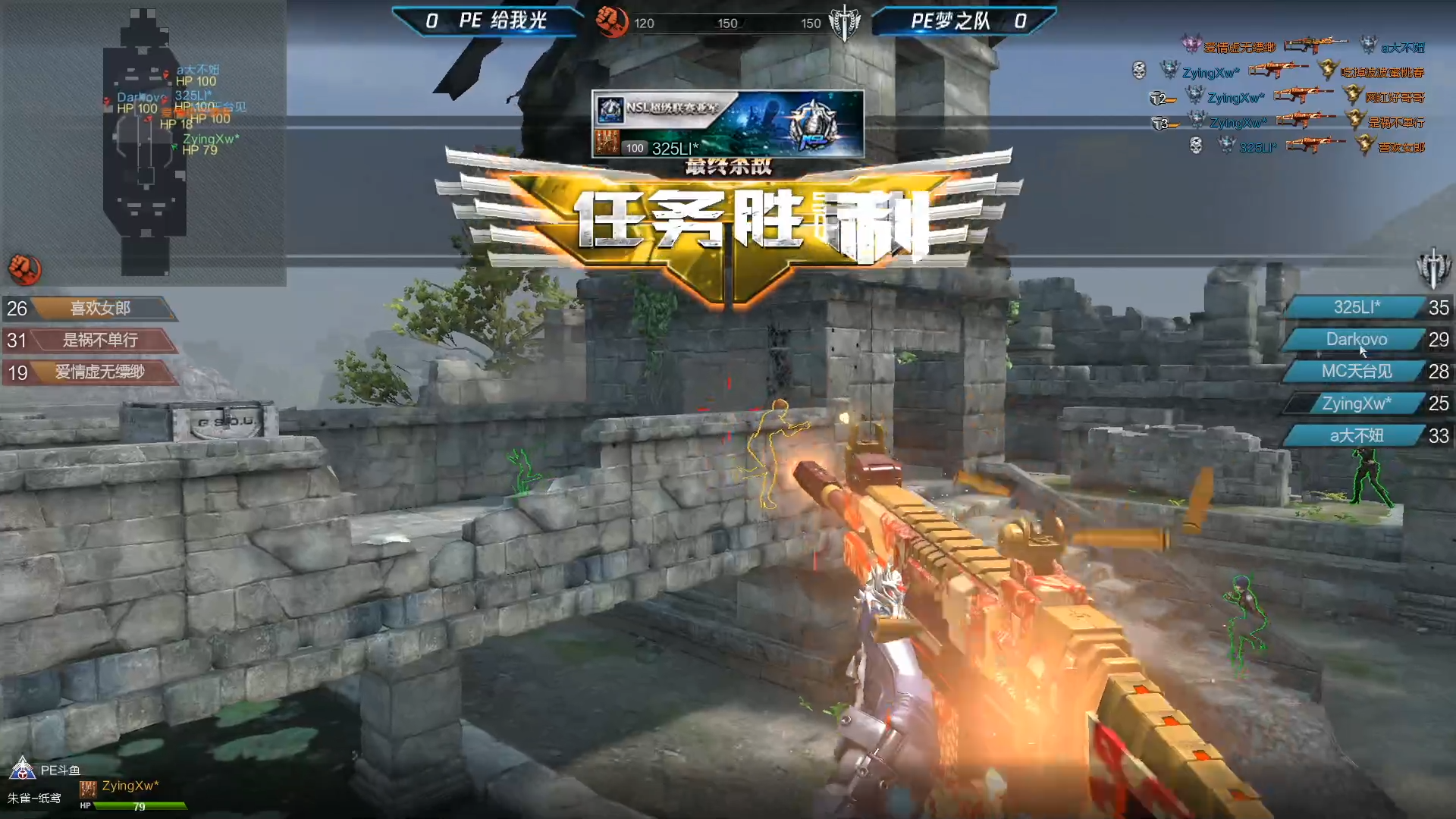
Task: Select player 喜欢女郎 in the left roster
Action: tap(100, 309)
